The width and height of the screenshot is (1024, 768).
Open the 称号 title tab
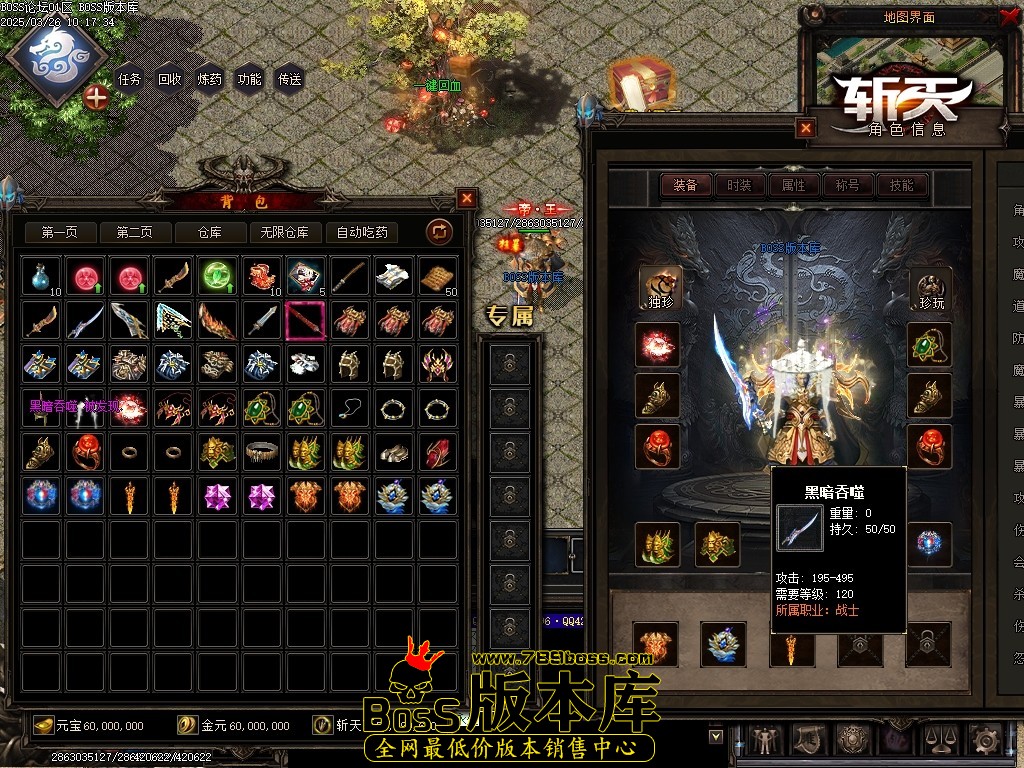click(847, 185)
